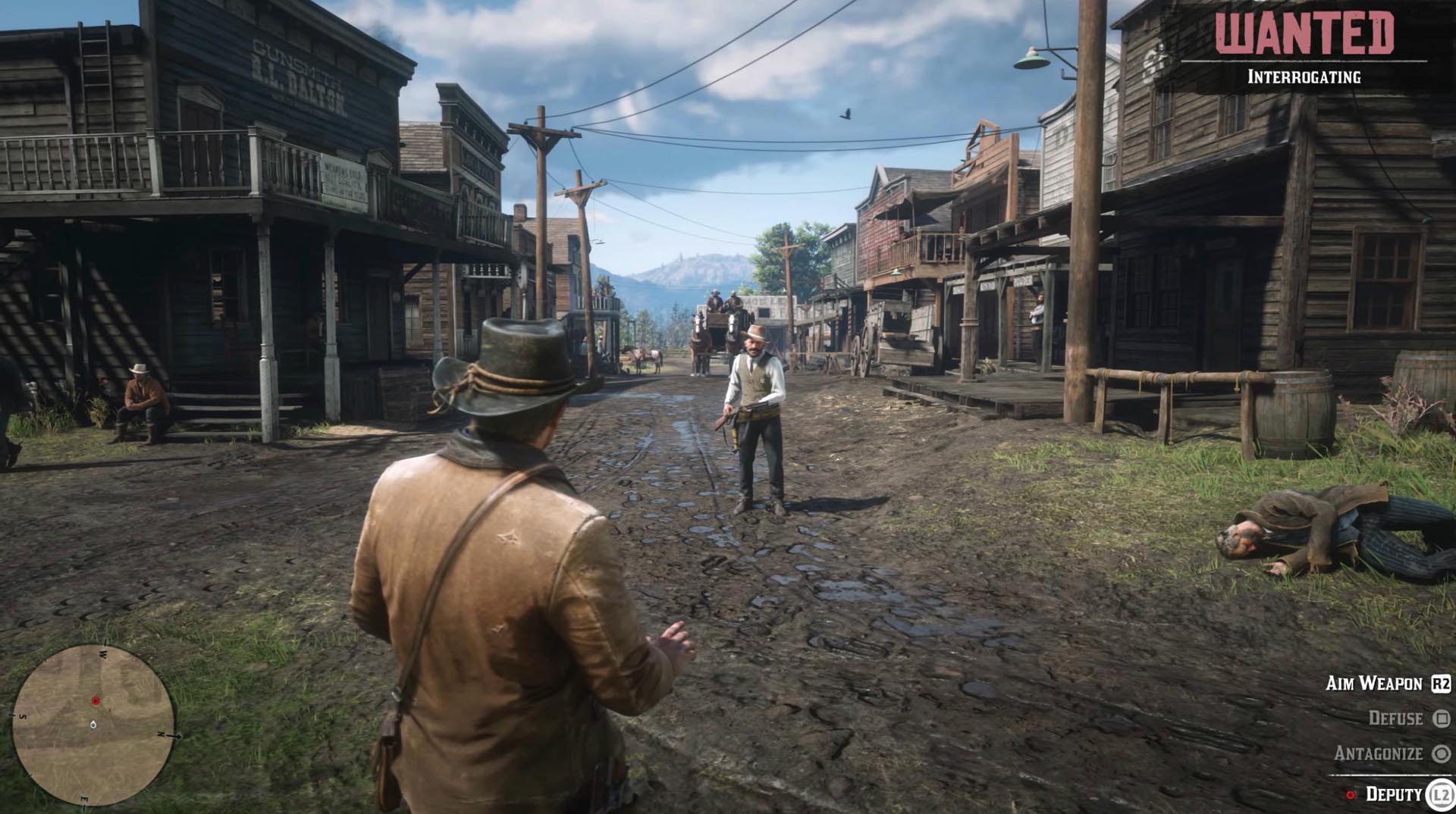Click the North indicator on the compass

pyautogui.click(x=162, y=734)
